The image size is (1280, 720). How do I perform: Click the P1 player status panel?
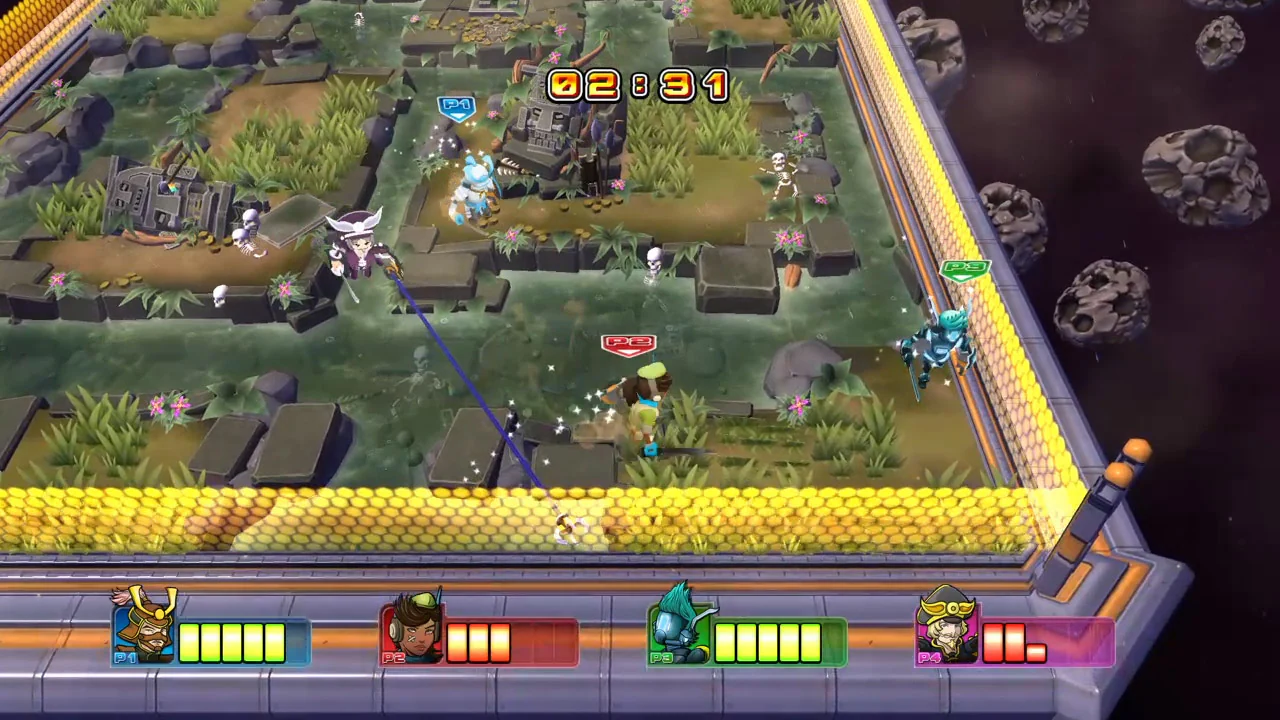coord(210,640)
